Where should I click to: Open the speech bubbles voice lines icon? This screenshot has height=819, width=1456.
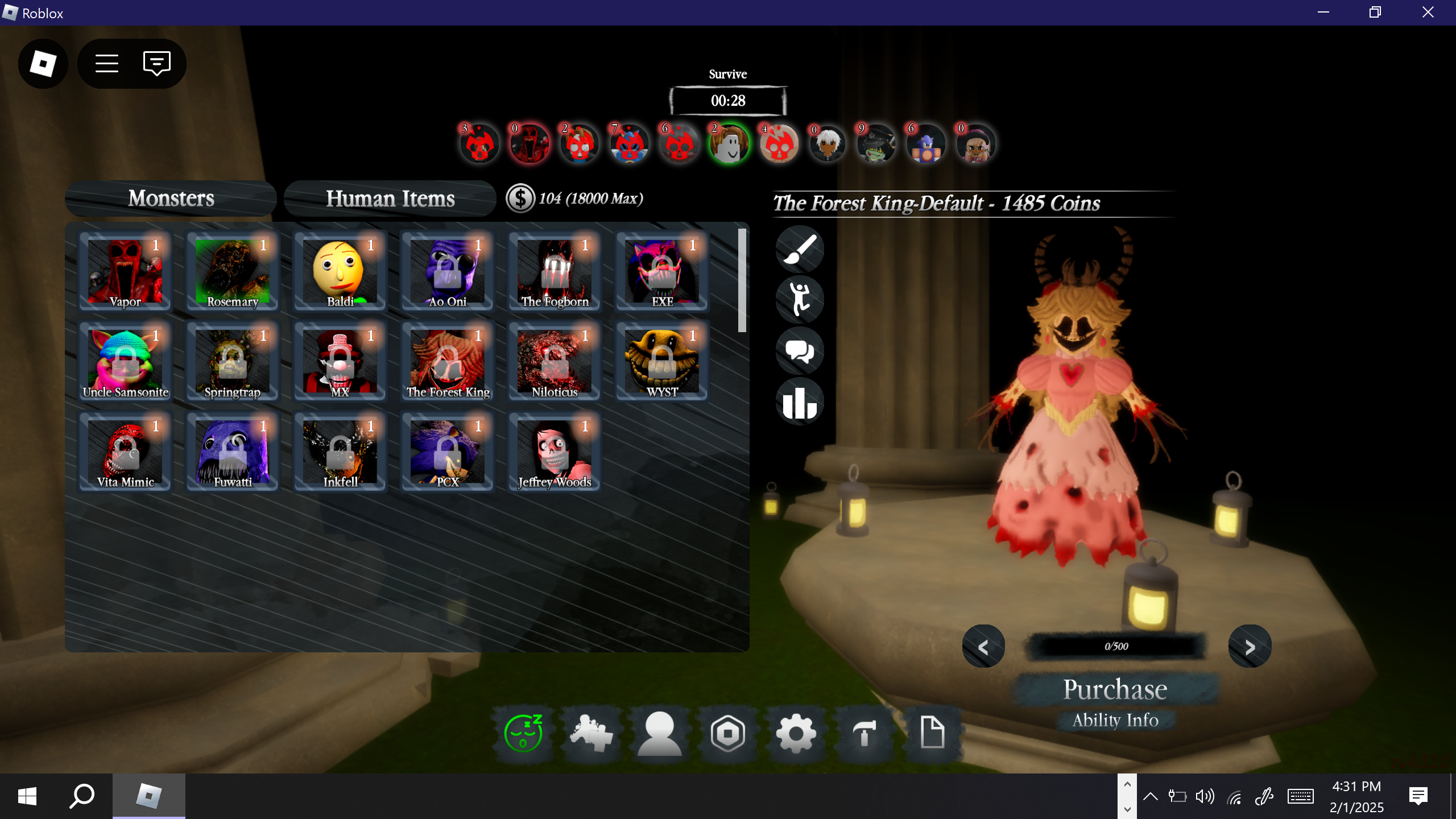pyautogui.click(x=800, y=351)
